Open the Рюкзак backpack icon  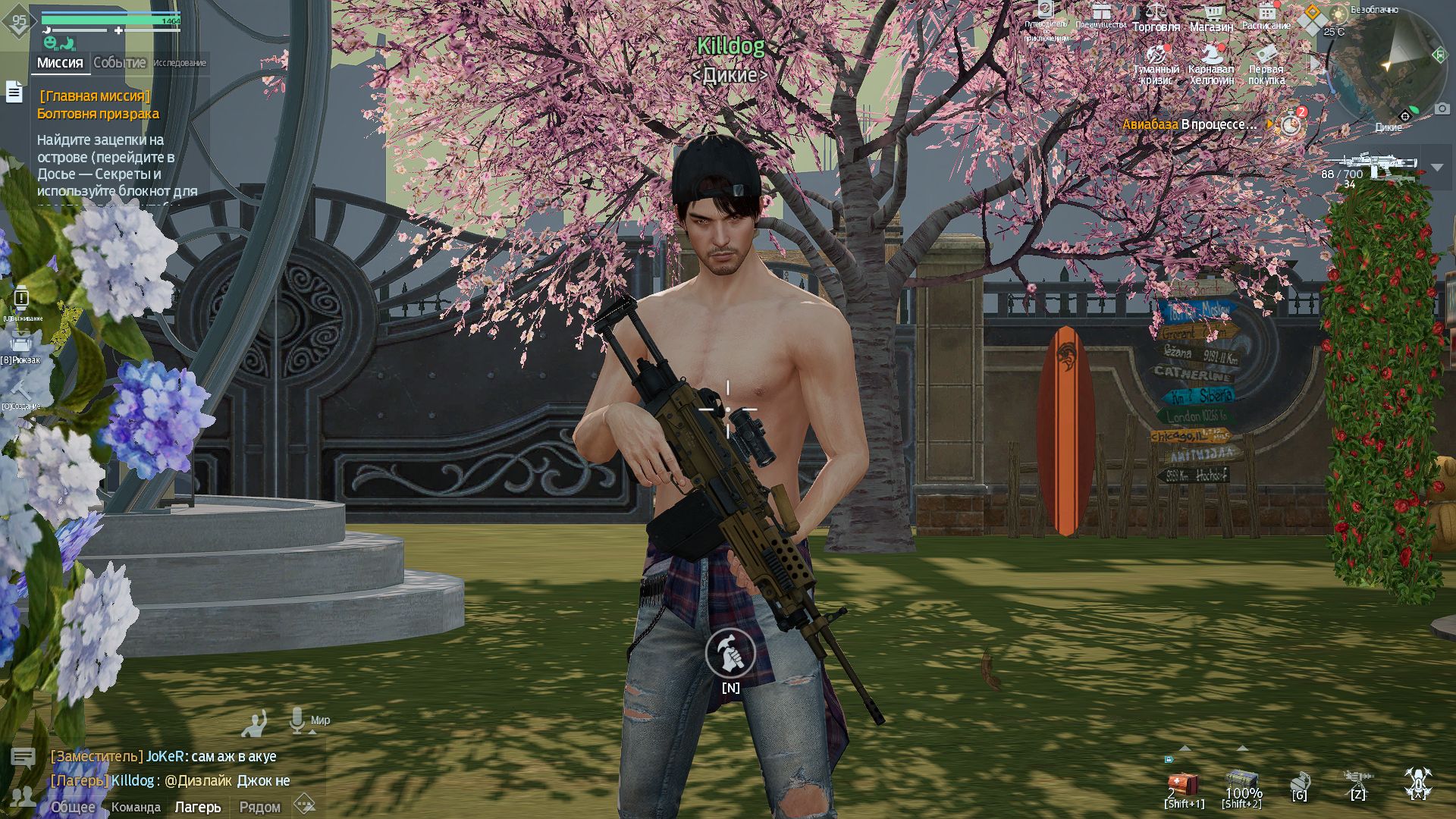pos(21,343)
